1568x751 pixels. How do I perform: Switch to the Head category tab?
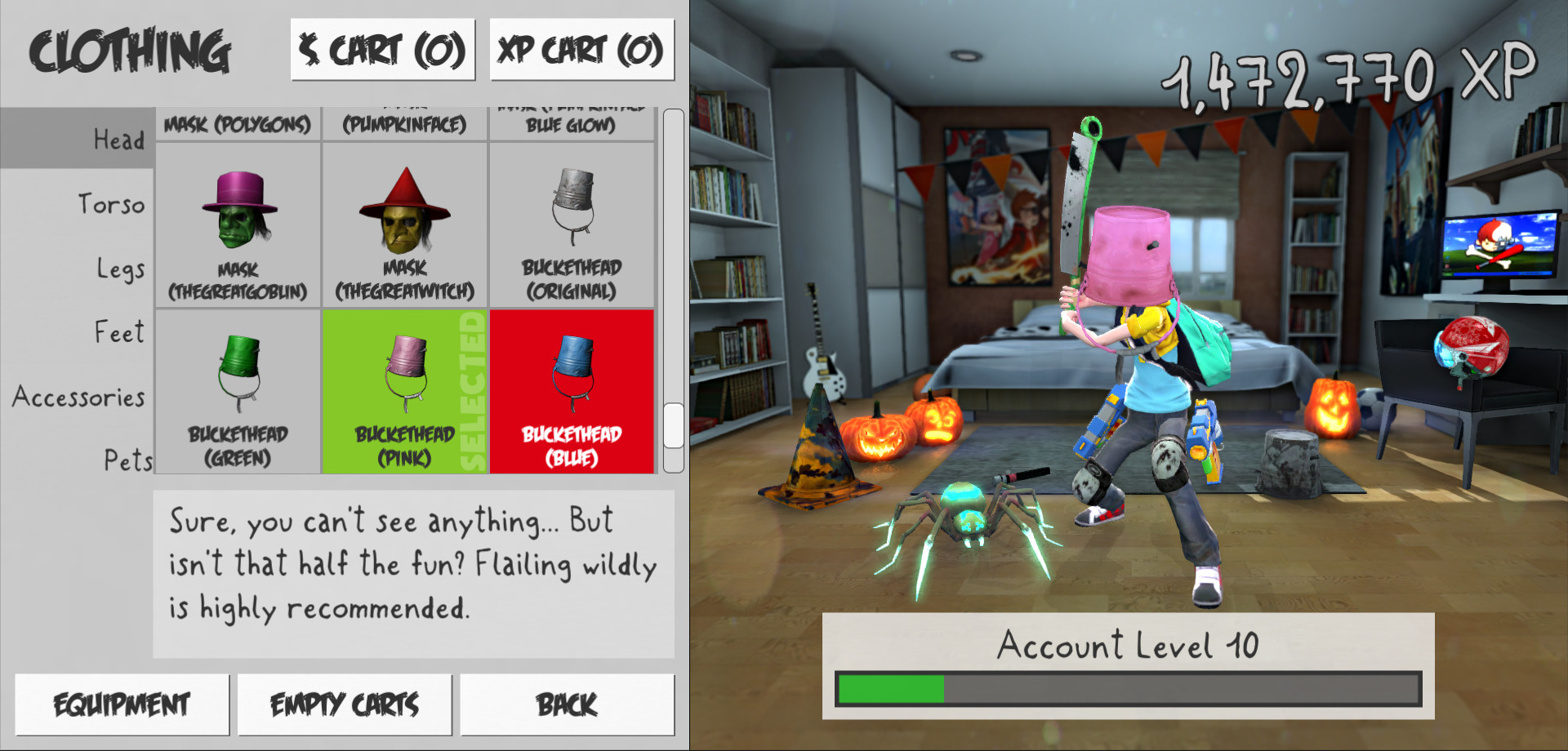click(x=119, y=140)
